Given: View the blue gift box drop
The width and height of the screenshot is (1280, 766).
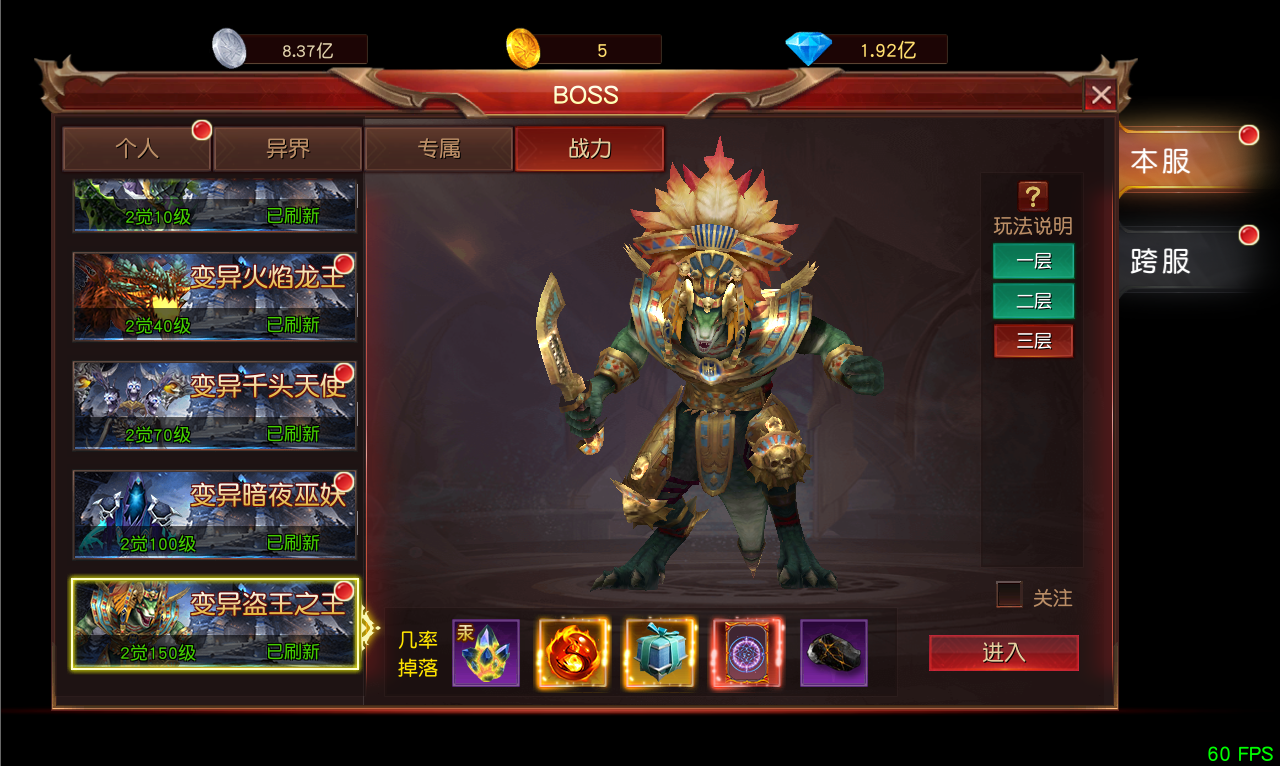Looking at the screenshot, I should (660, 653).
